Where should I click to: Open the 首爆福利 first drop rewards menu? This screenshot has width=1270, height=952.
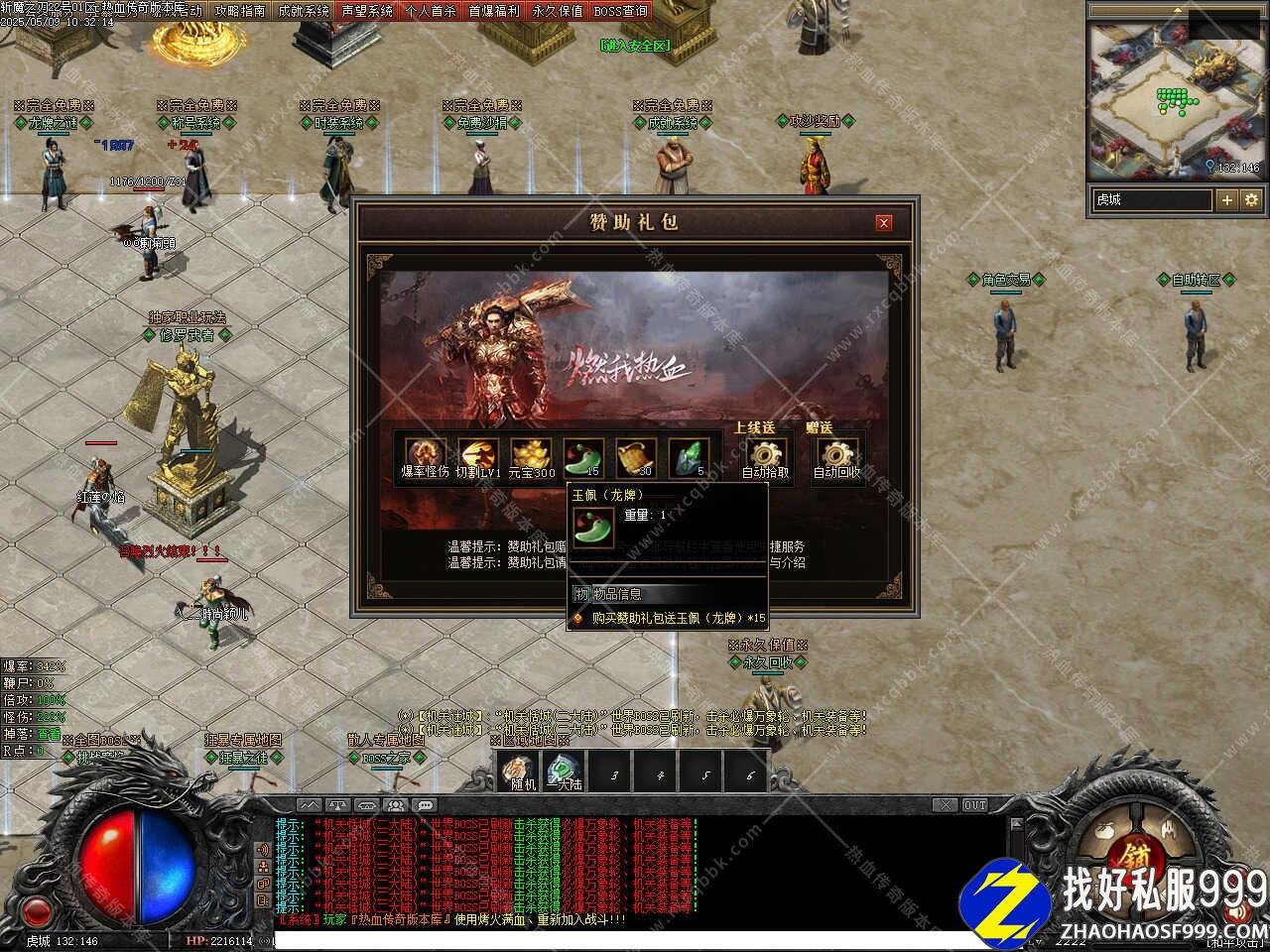[x=494, y=11]
